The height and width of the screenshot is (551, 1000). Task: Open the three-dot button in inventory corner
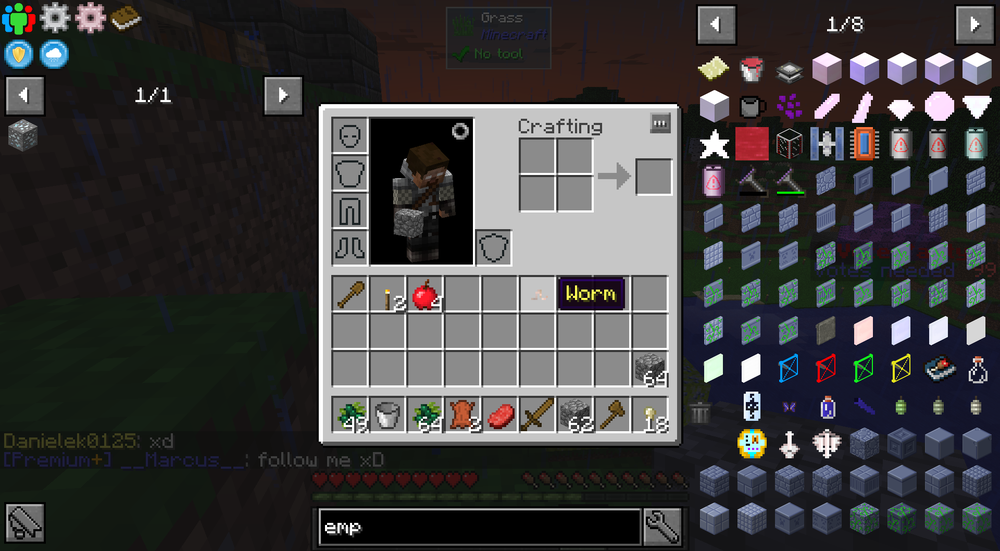(660, 123)
